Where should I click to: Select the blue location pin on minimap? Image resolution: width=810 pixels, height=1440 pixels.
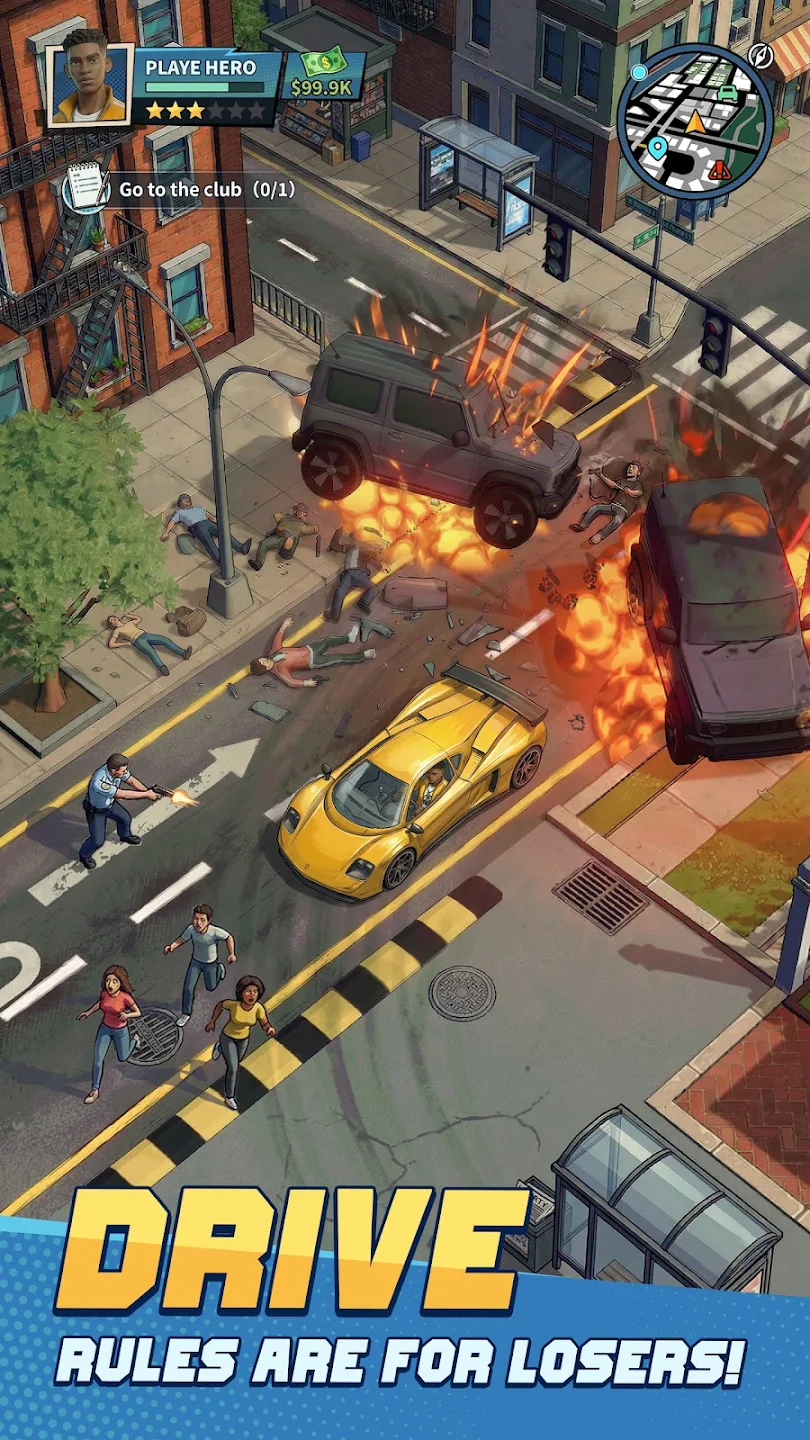(657, 149)
